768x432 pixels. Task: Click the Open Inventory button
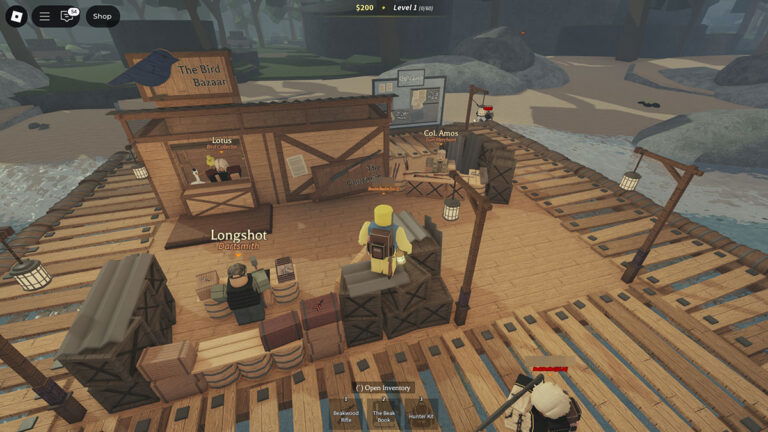pos(383,388)
